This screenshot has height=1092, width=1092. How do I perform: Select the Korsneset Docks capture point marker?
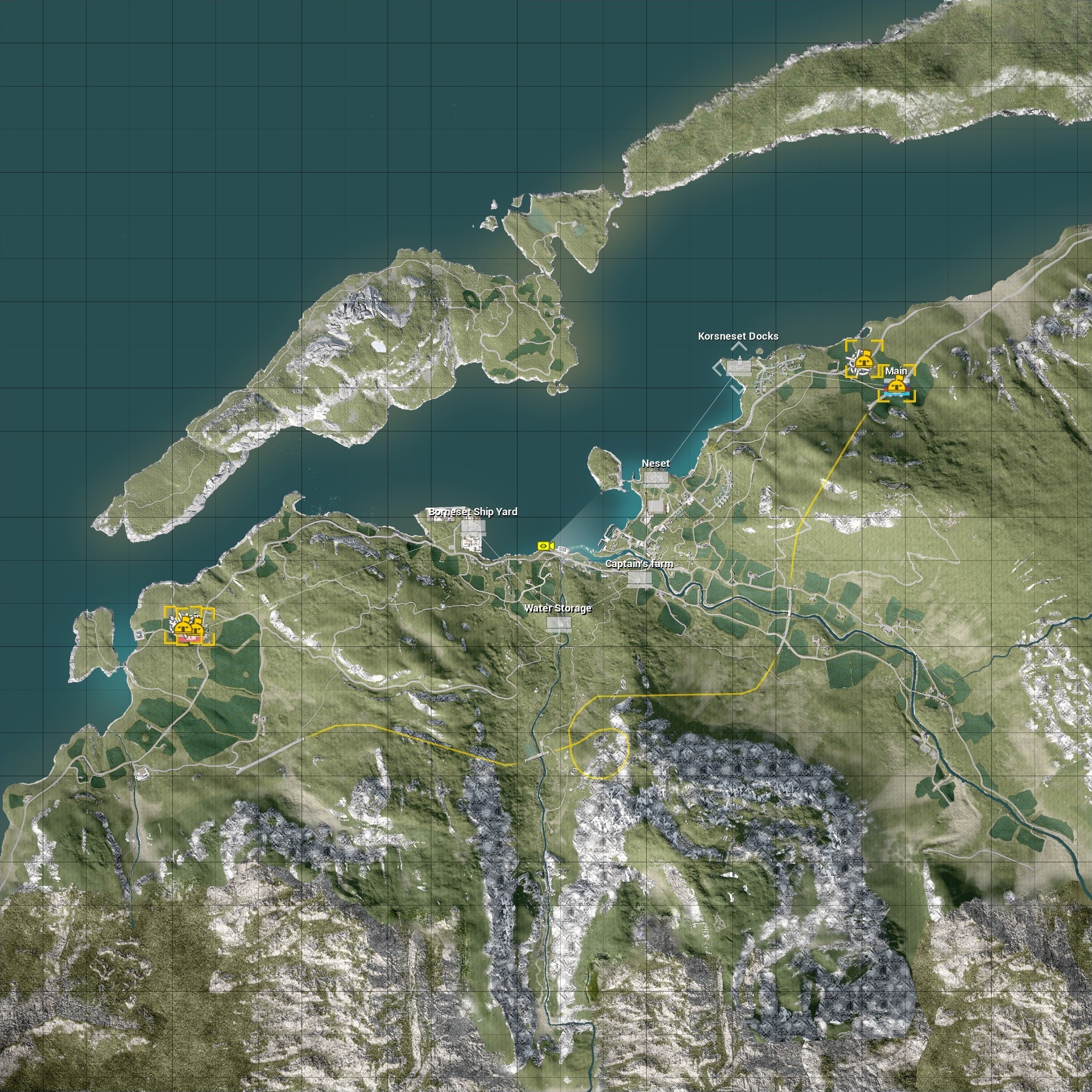[x=738, y=366]
